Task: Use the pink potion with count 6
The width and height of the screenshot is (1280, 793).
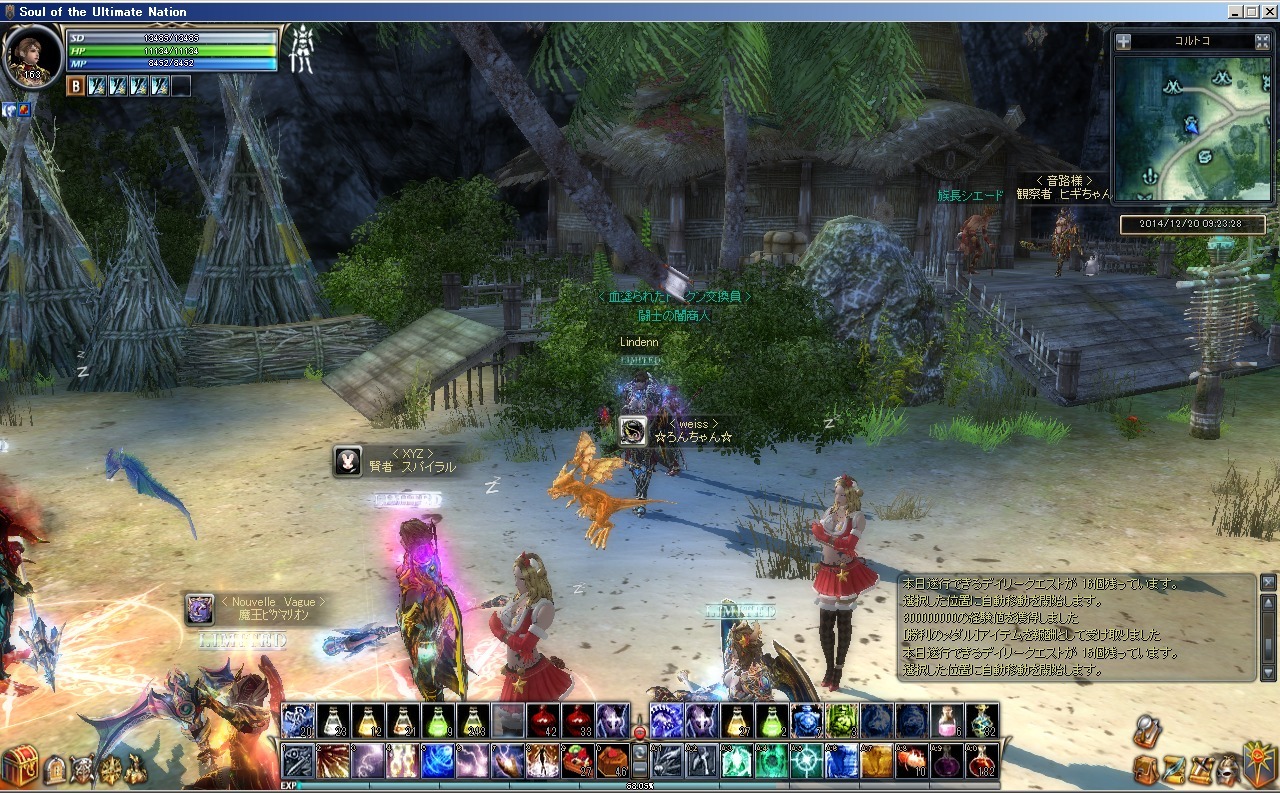Action: [946, 721]
